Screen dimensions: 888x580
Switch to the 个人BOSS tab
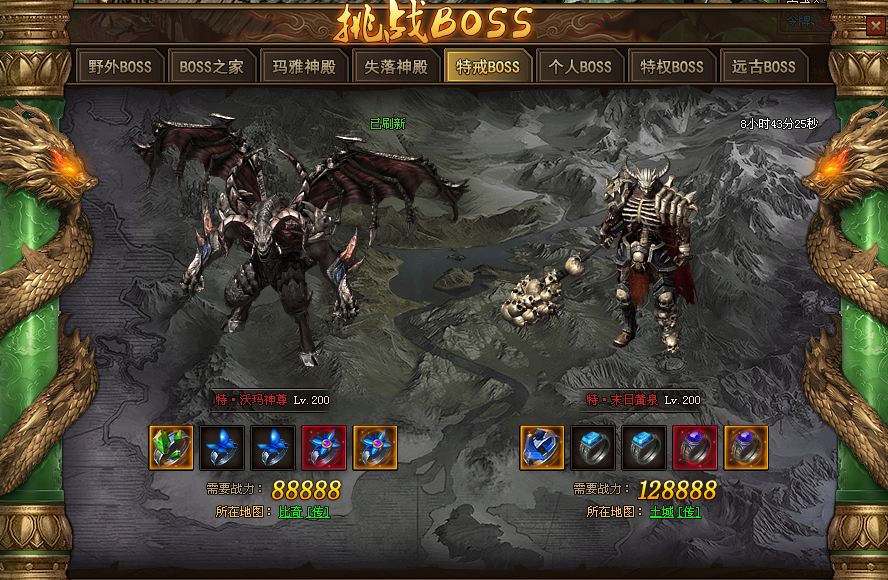[580, 67]
